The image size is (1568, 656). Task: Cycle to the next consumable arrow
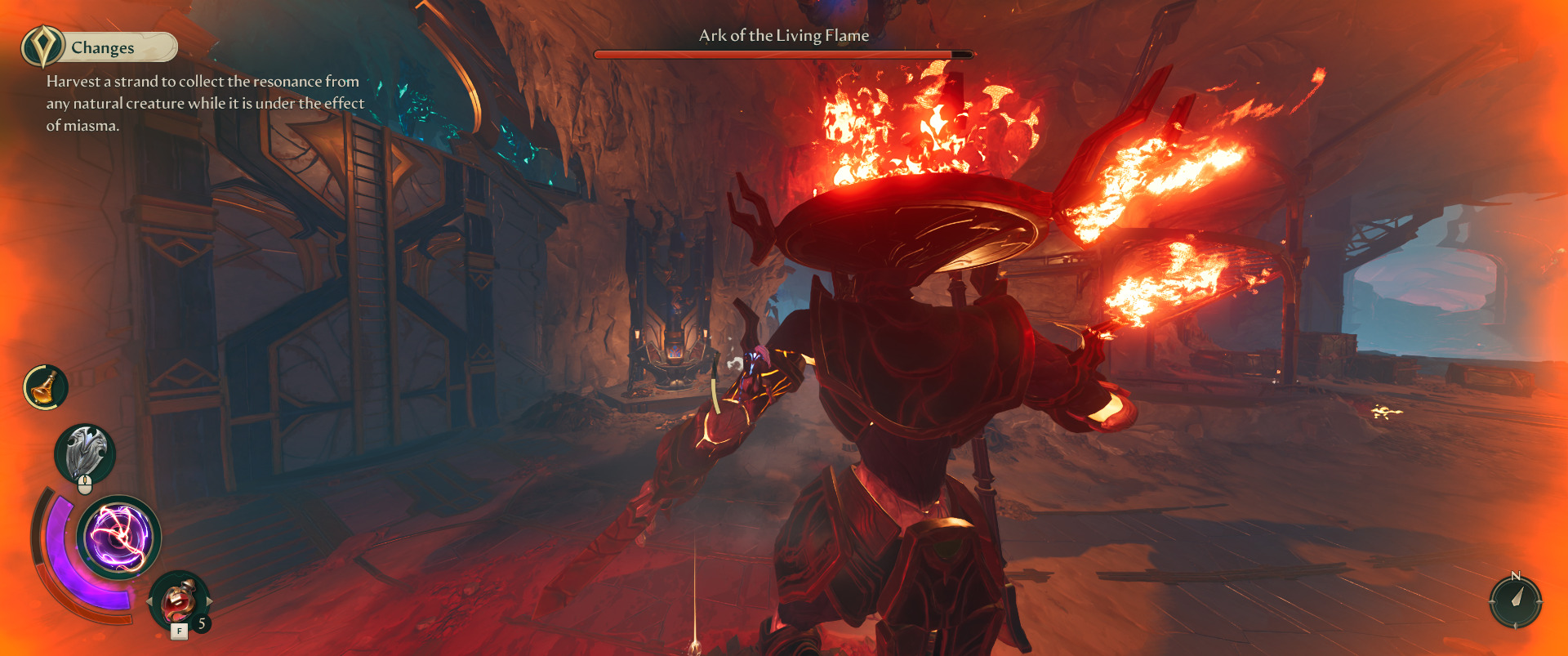[x=209, y=601]
